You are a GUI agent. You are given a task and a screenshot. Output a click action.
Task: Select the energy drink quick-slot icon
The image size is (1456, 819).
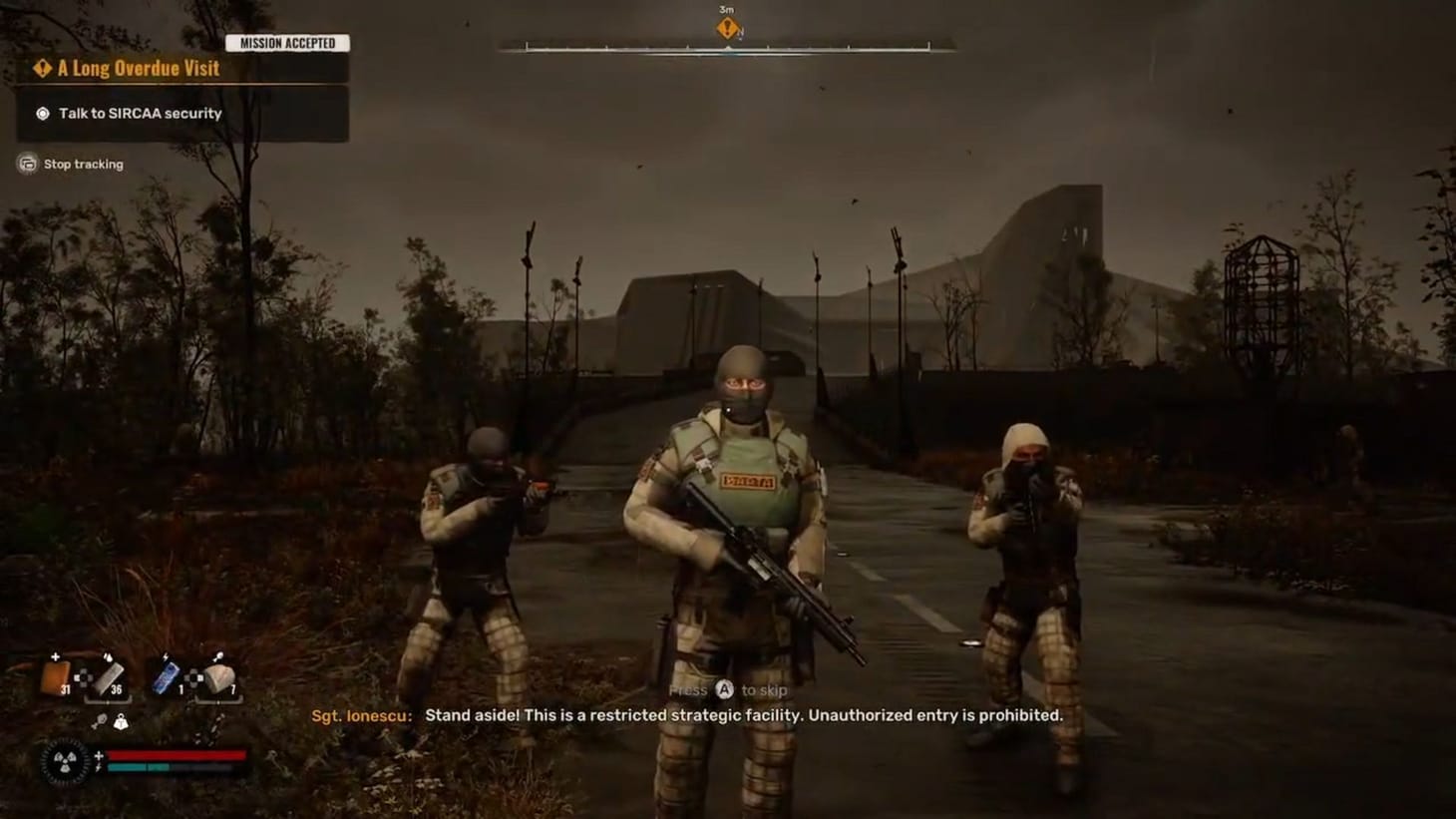[x=166, y=677]
